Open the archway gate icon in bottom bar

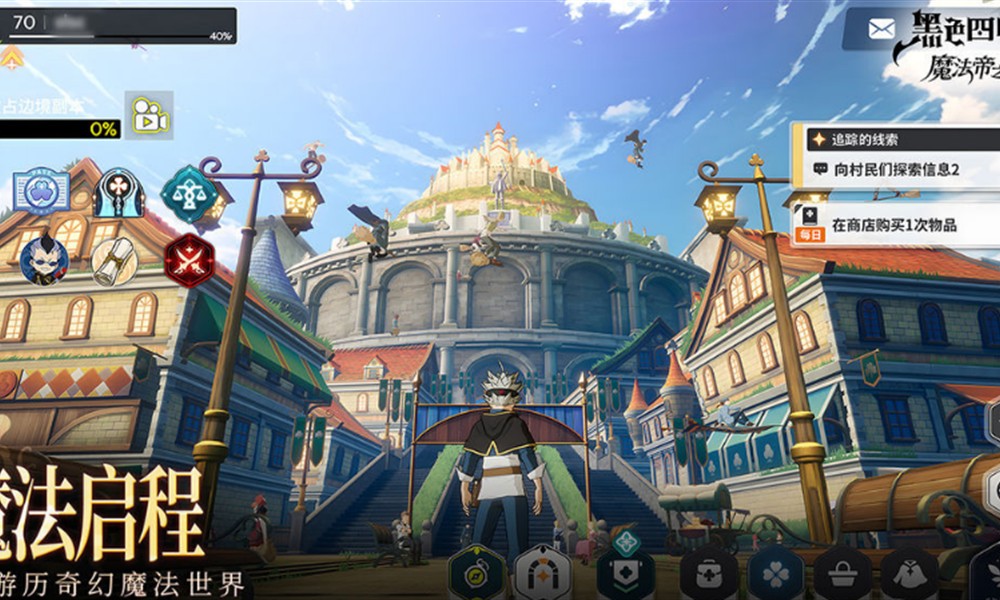point(542,574)
